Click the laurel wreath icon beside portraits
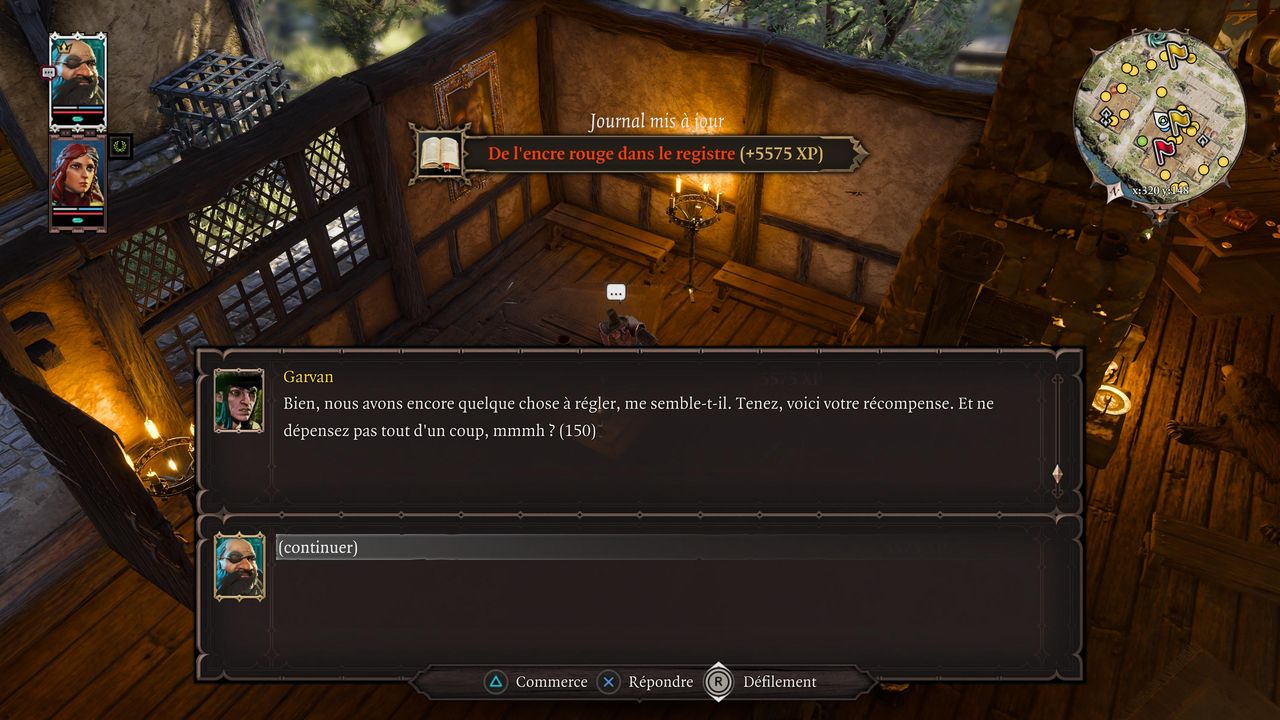This screenshot has height=720, width=1280. coord(121,146)
